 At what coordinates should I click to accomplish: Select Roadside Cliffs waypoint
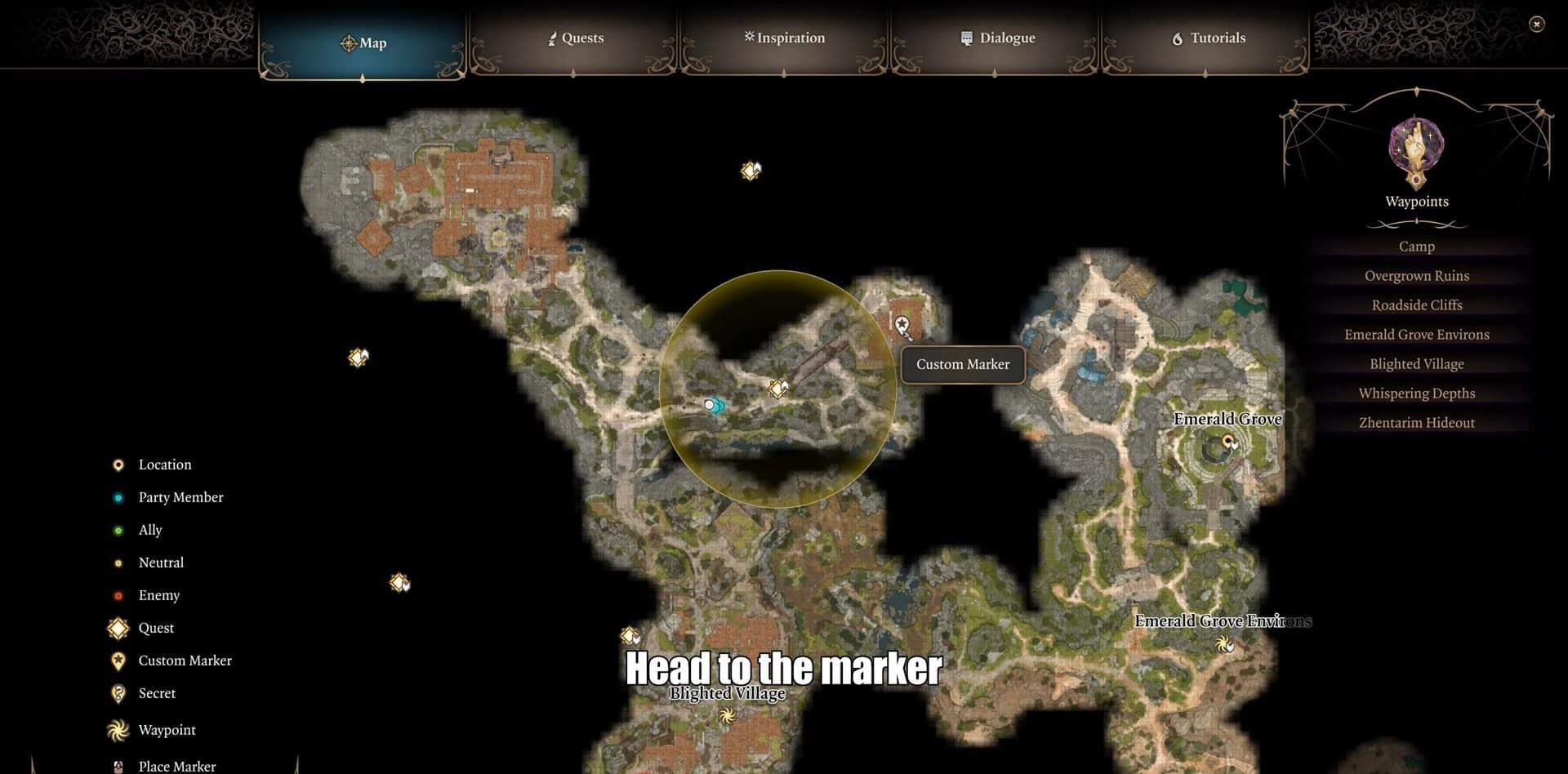coord(1416,305)
